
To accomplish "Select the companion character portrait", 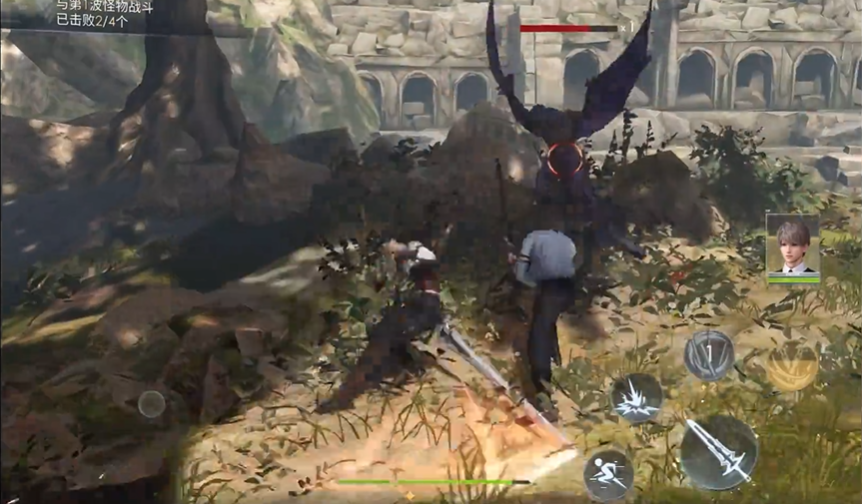I will click(x=793, y=244).
